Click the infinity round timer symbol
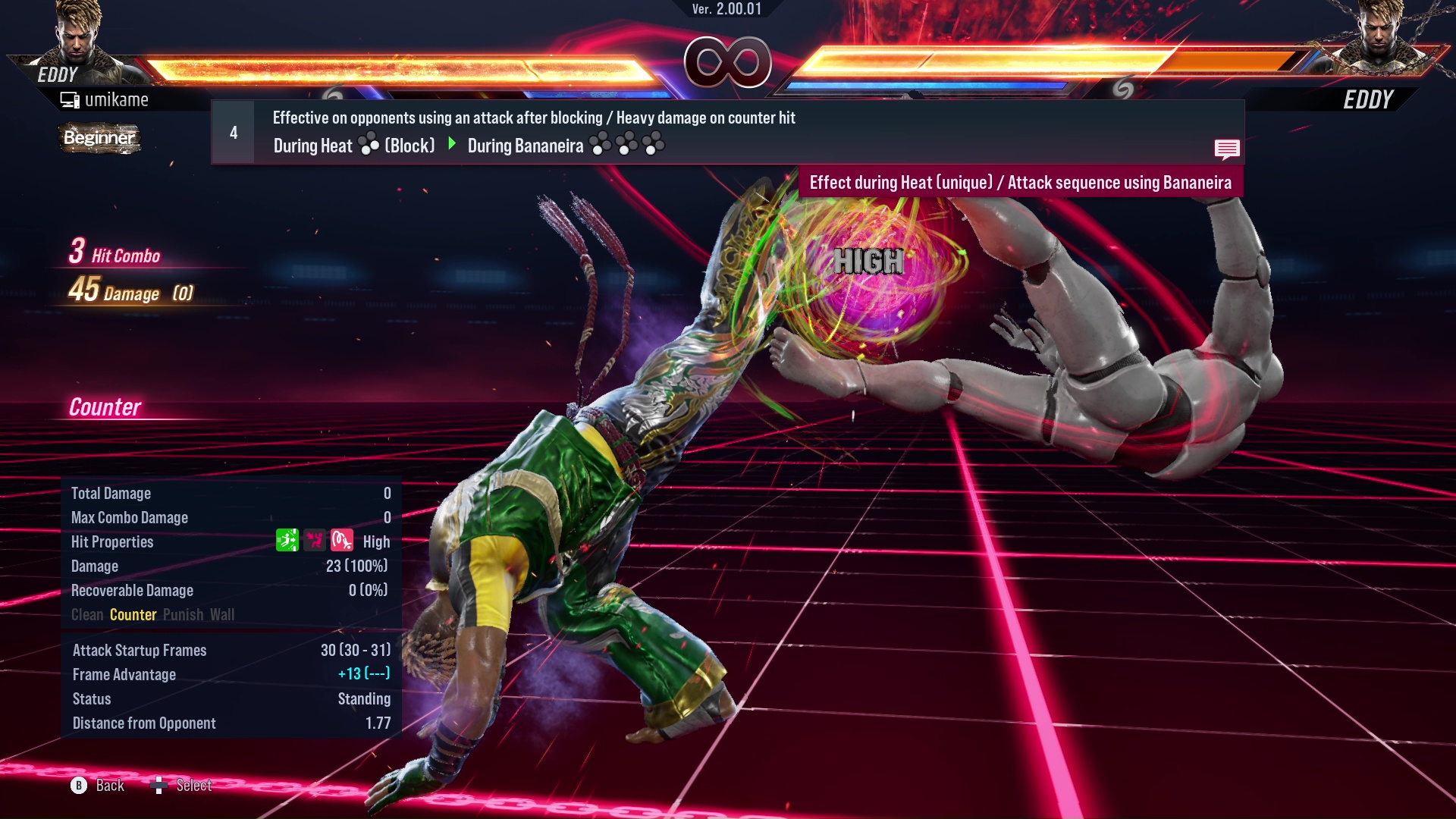 [x=728, y=64]
